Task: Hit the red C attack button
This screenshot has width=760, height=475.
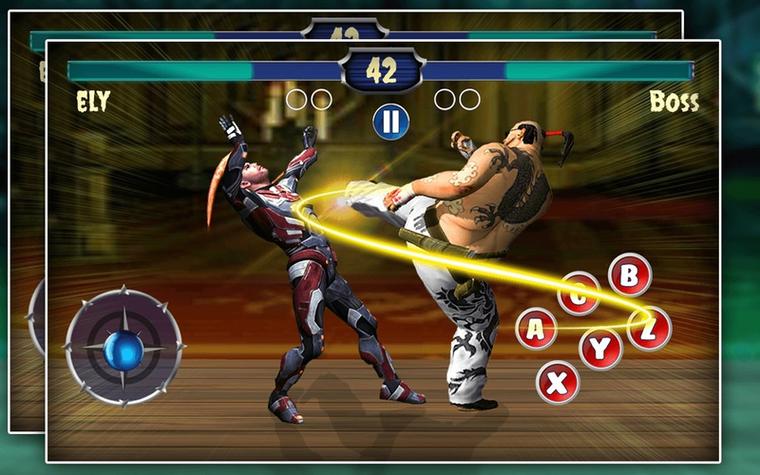Action: [579, 293]
